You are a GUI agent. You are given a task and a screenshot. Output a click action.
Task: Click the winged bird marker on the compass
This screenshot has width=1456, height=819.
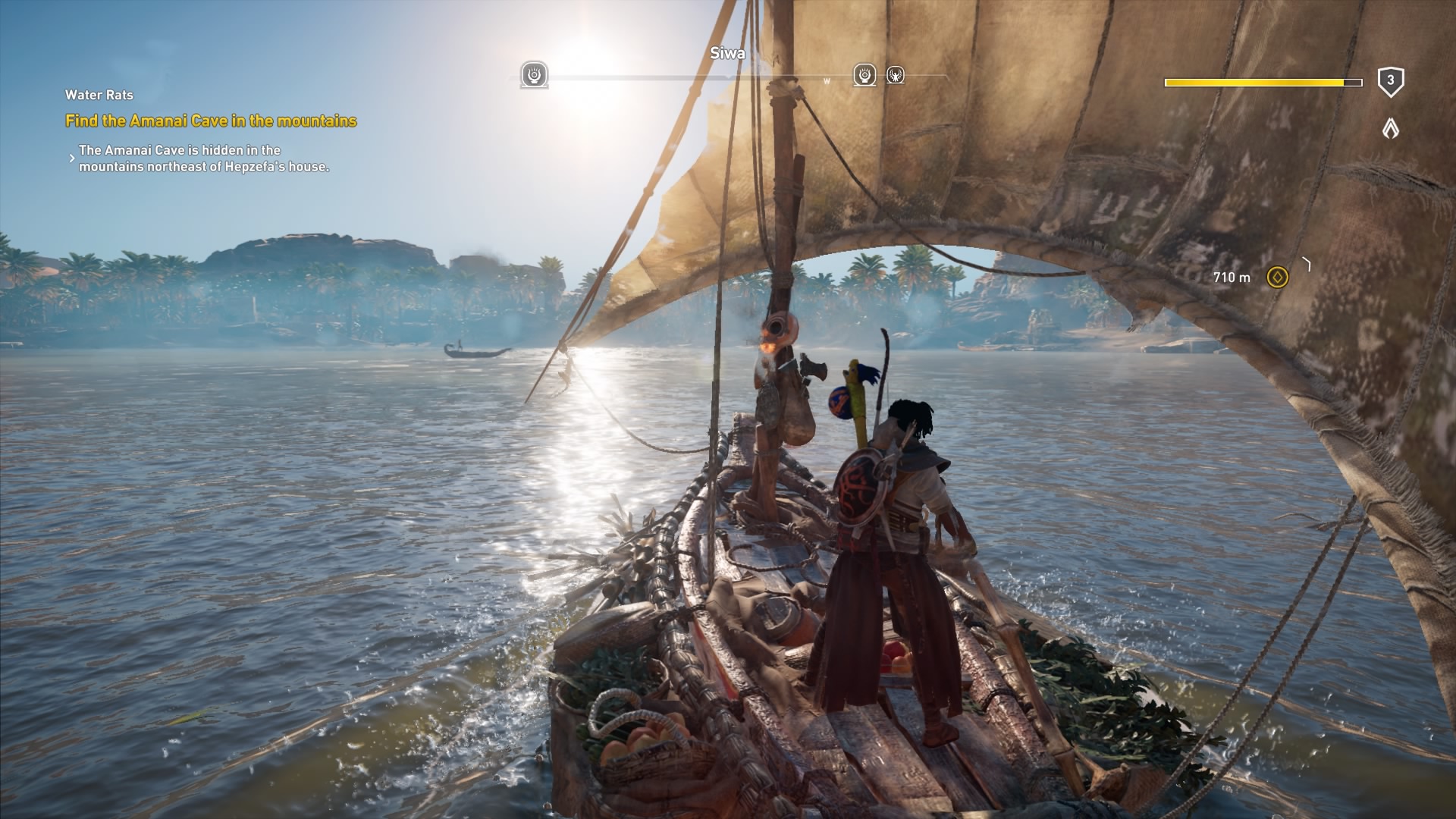pos(896,75)
